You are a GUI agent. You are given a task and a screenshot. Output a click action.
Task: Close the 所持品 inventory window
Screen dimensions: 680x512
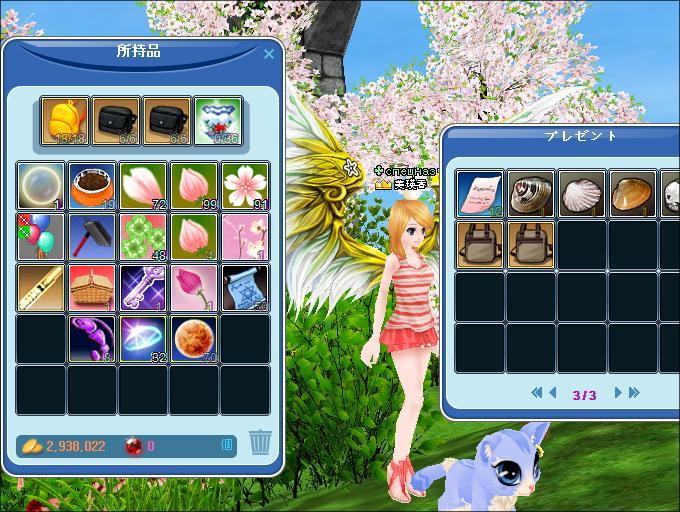tap(268, 55)
